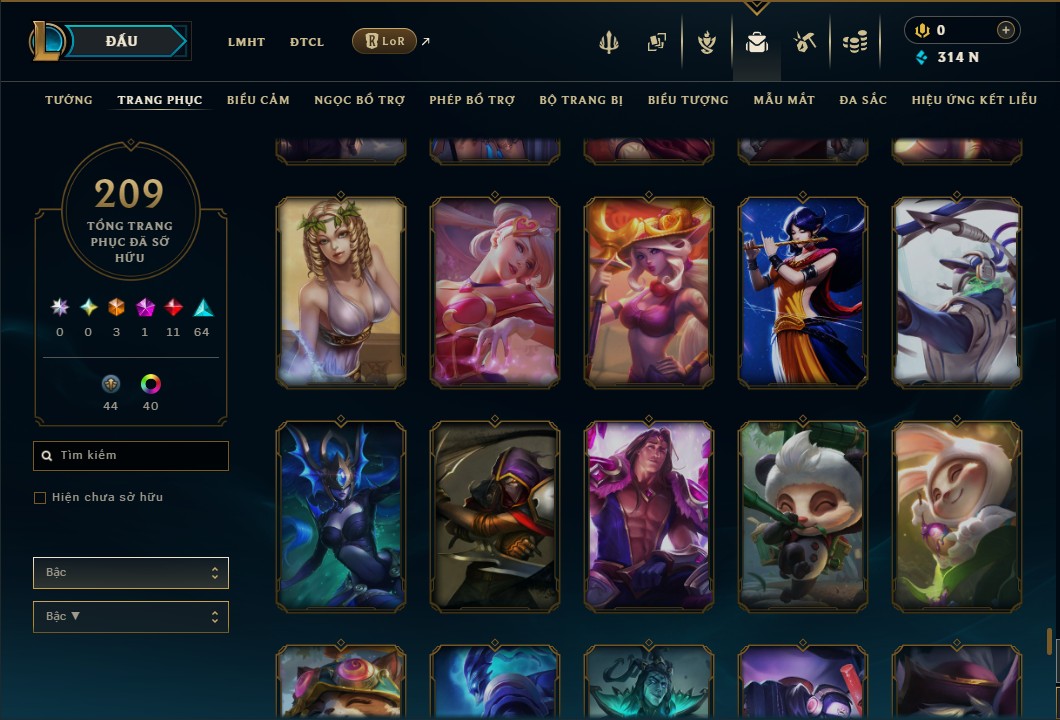
Task: Show the Biểu Tượng icons tab
Action: [x=688, y=100]
